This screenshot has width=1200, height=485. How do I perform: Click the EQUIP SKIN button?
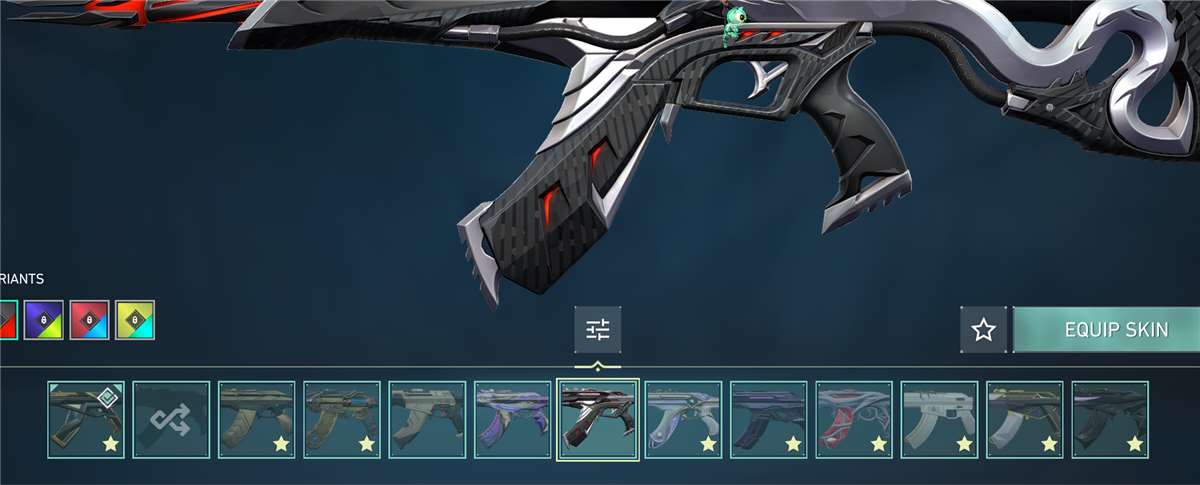(x=1108, y=330)
